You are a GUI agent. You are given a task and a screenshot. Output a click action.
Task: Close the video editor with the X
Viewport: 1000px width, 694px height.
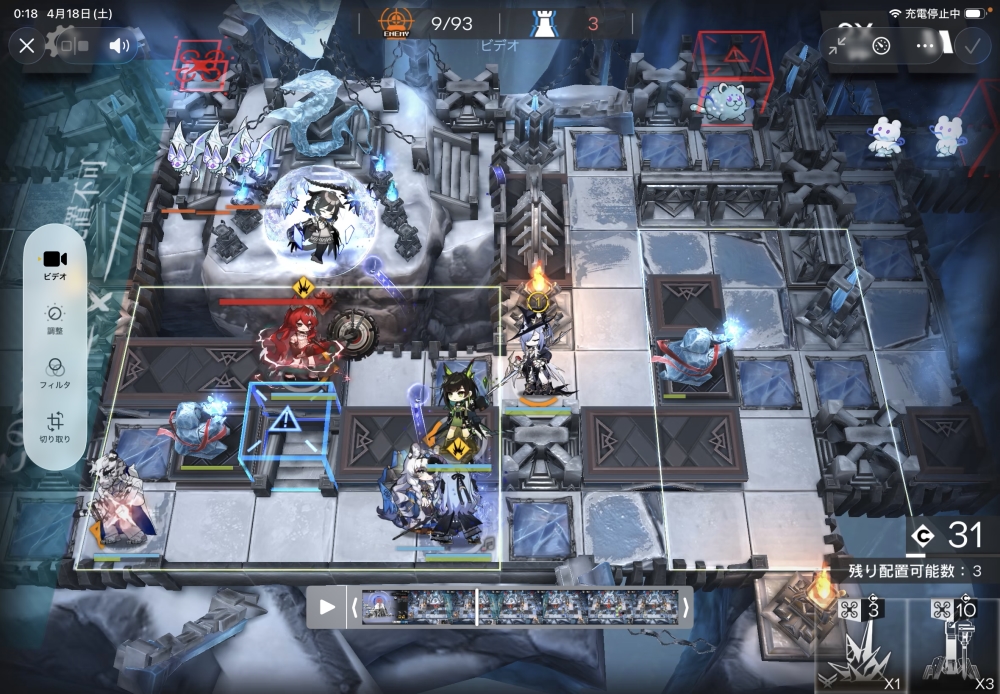27,46
